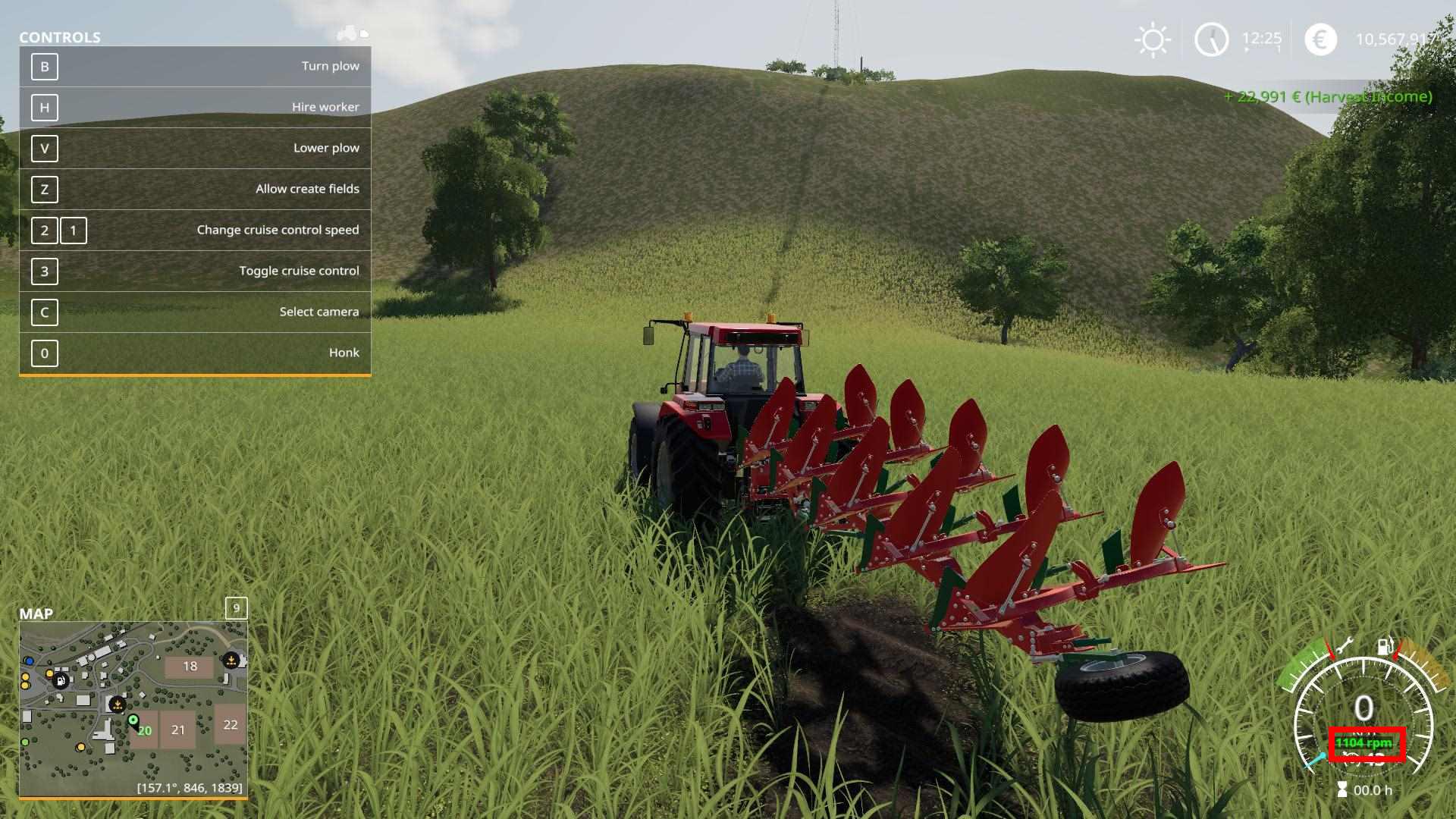Pick field 22 on the minimap
Image resolution: width=1456 pixels, height=819 pixels.
[231, 724]
